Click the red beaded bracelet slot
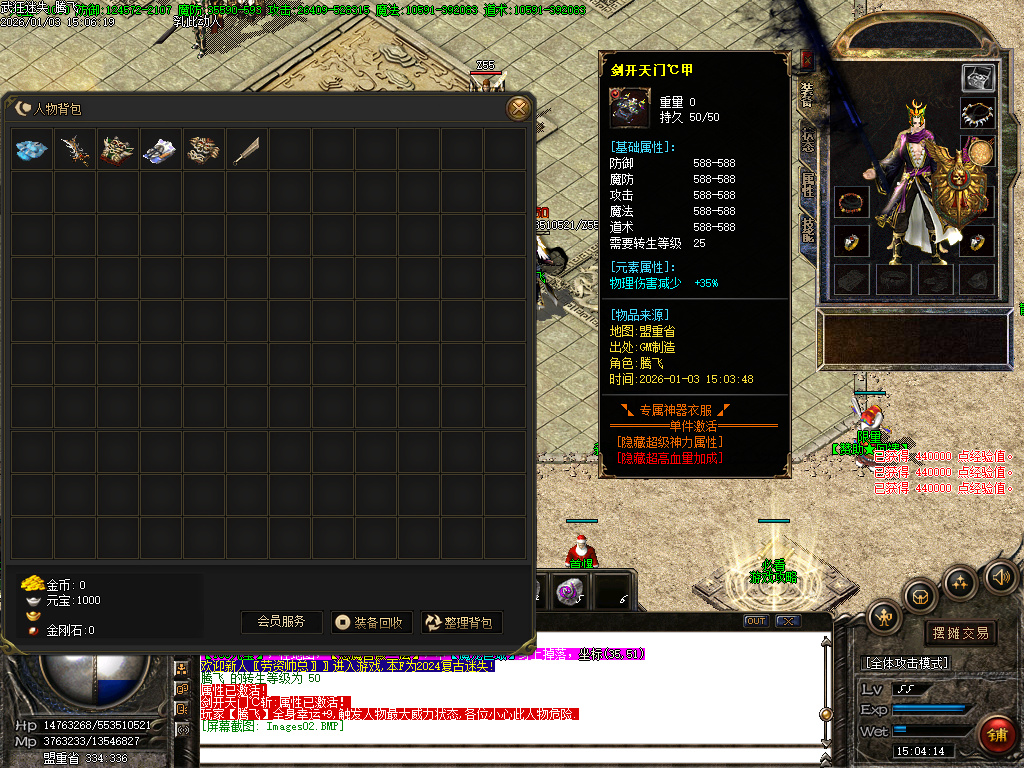The height and width of the screenshot is (768, 1024). point(852,203)
